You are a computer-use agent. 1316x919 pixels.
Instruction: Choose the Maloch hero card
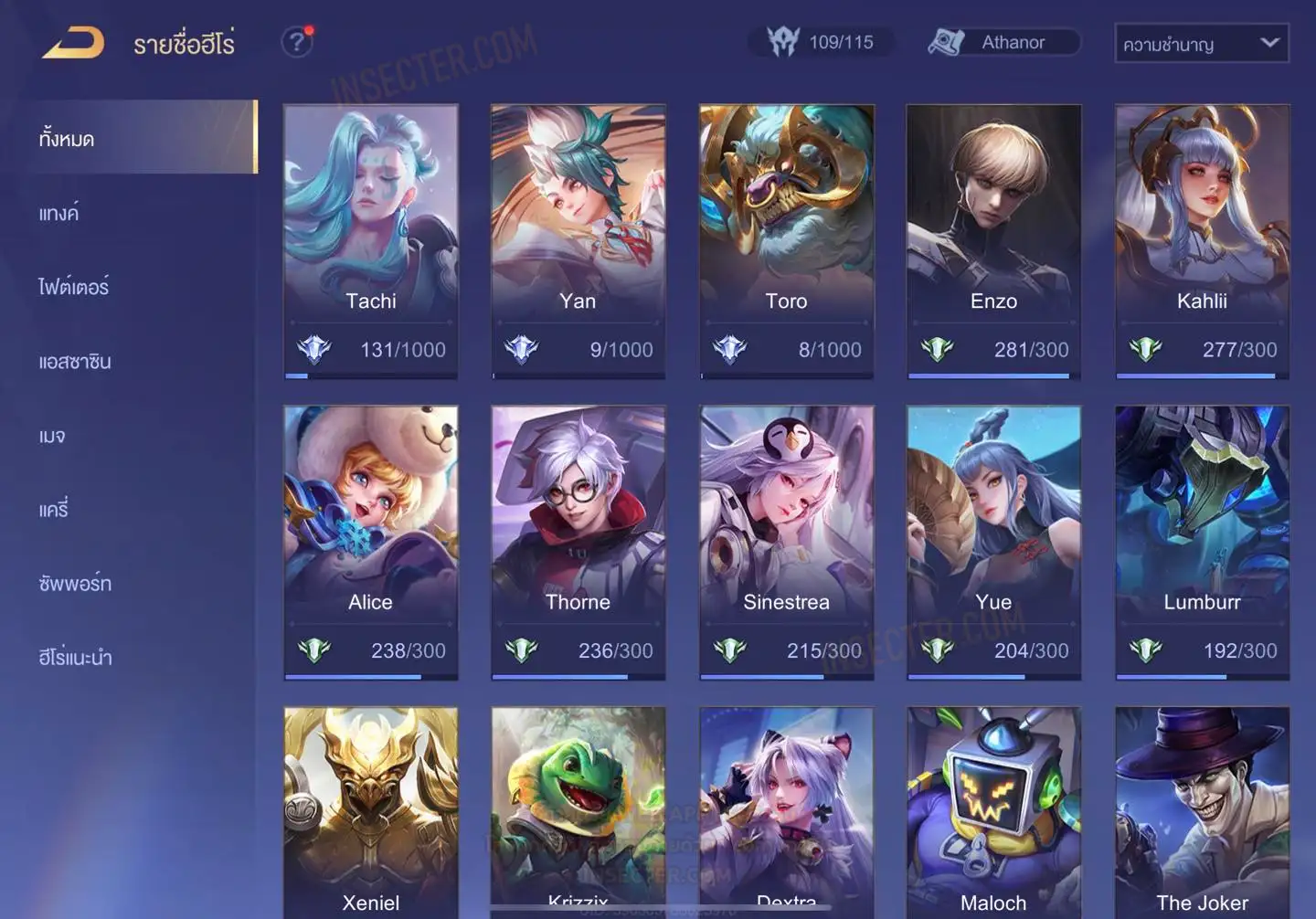(993, 813)
